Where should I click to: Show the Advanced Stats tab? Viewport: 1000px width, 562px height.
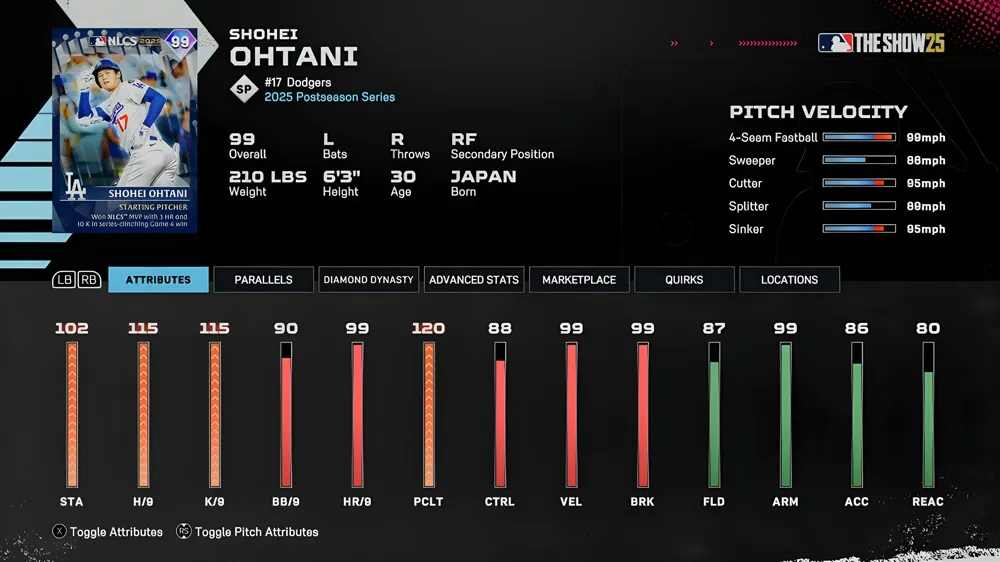474,280
